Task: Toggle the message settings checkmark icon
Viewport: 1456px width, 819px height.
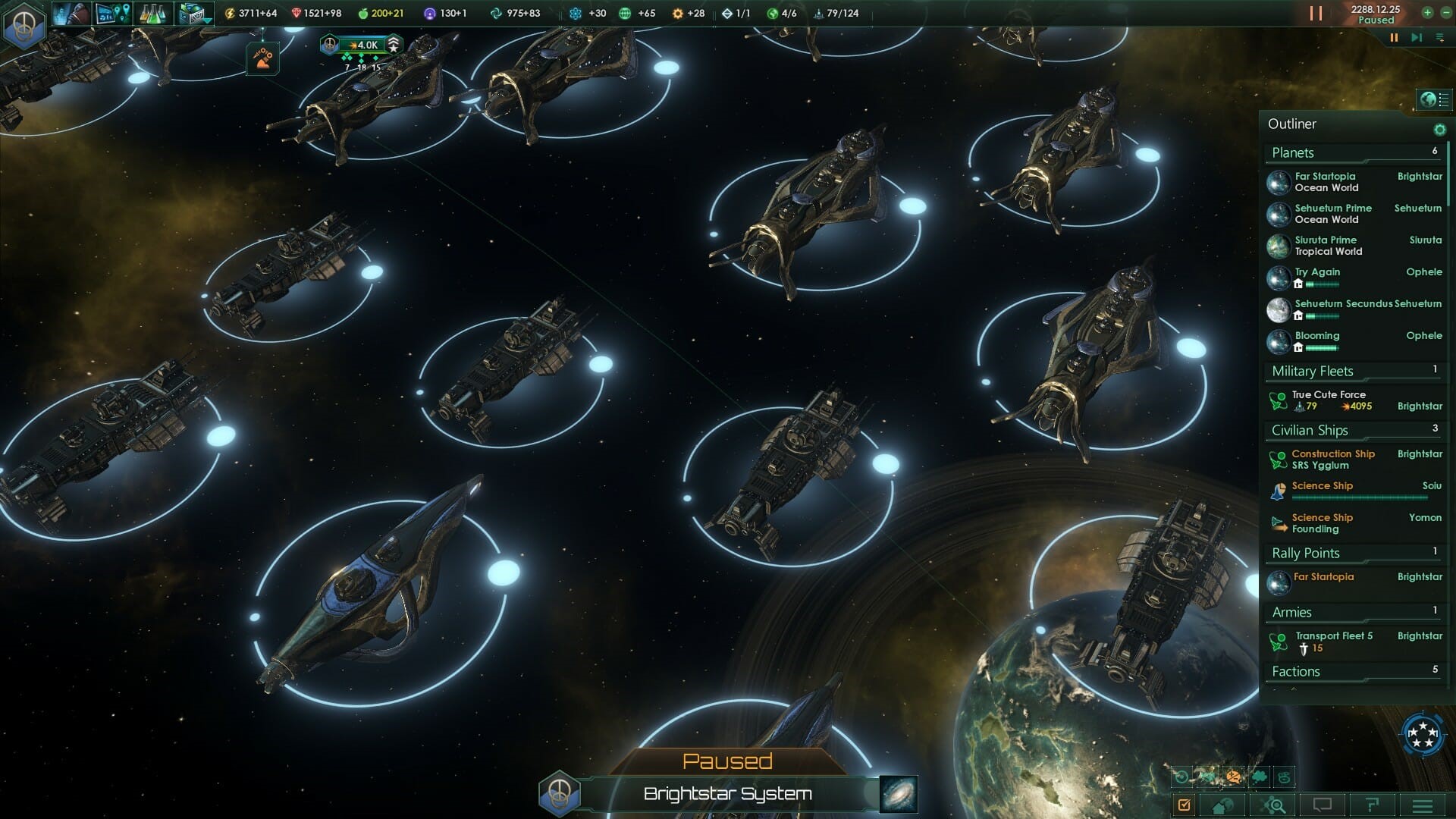Action: [x=1185, y=805]
